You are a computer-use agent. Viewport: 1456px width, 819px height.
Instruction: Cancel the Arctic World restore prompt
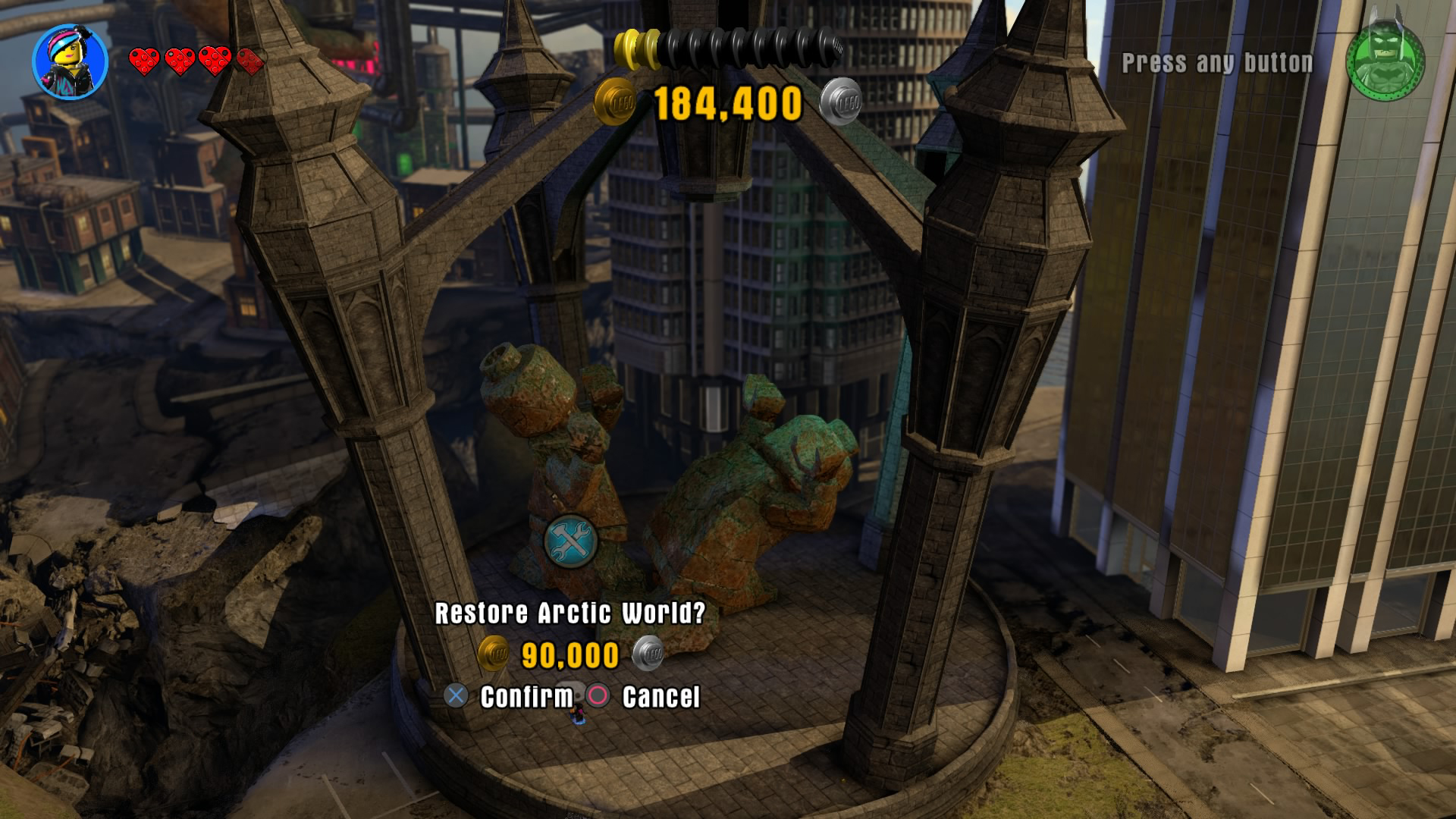coord(645,697)
